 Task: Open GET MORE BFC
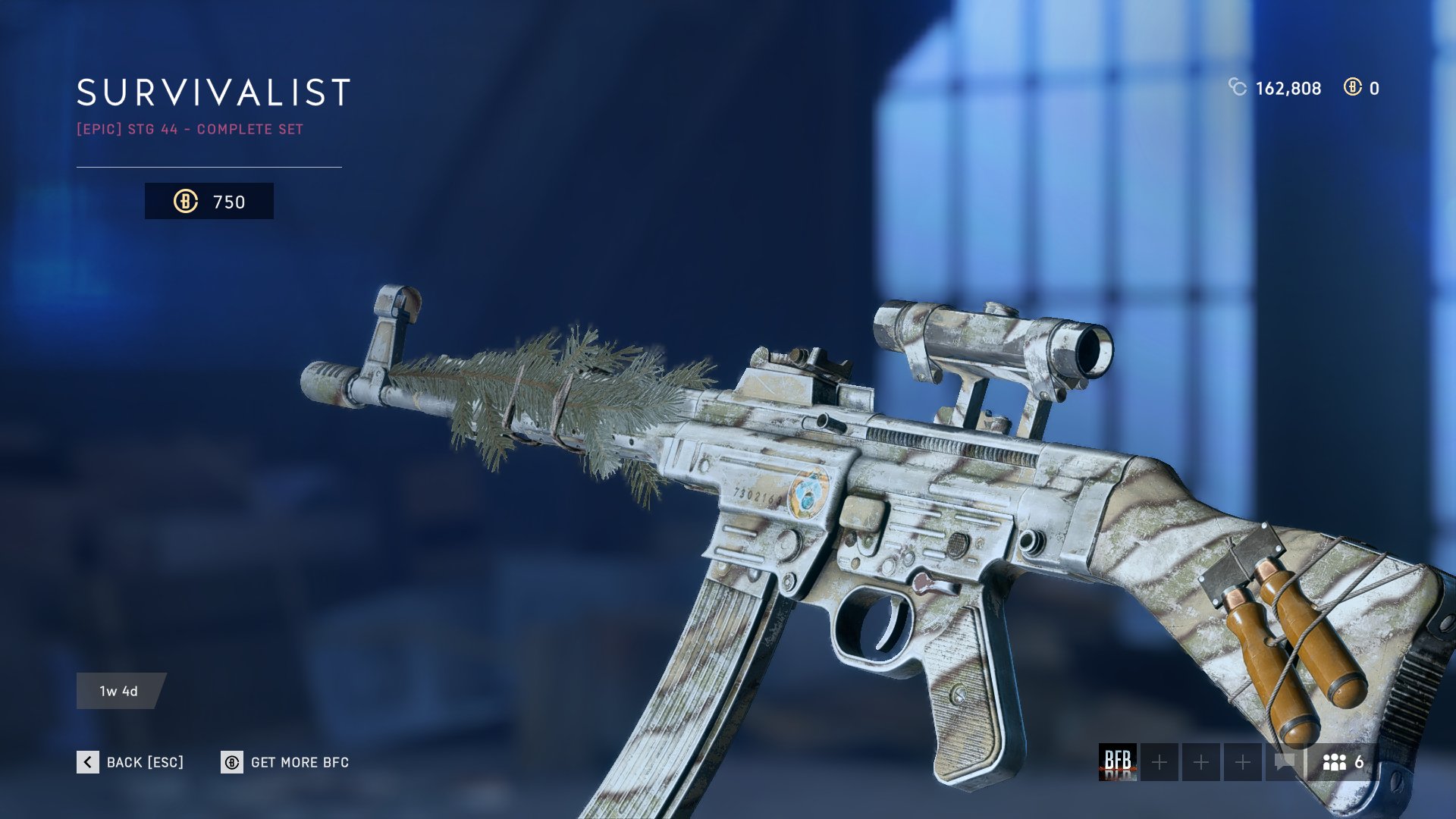(300, 762)
